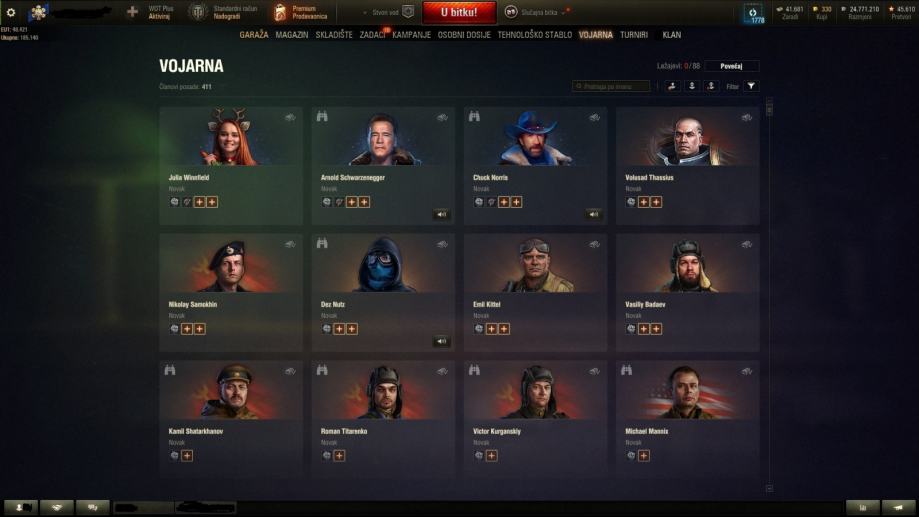Open the crew Filter funnel button
The width and height of the screenshot is (919, 517).
pyautogui.click(x=752, y=87)
